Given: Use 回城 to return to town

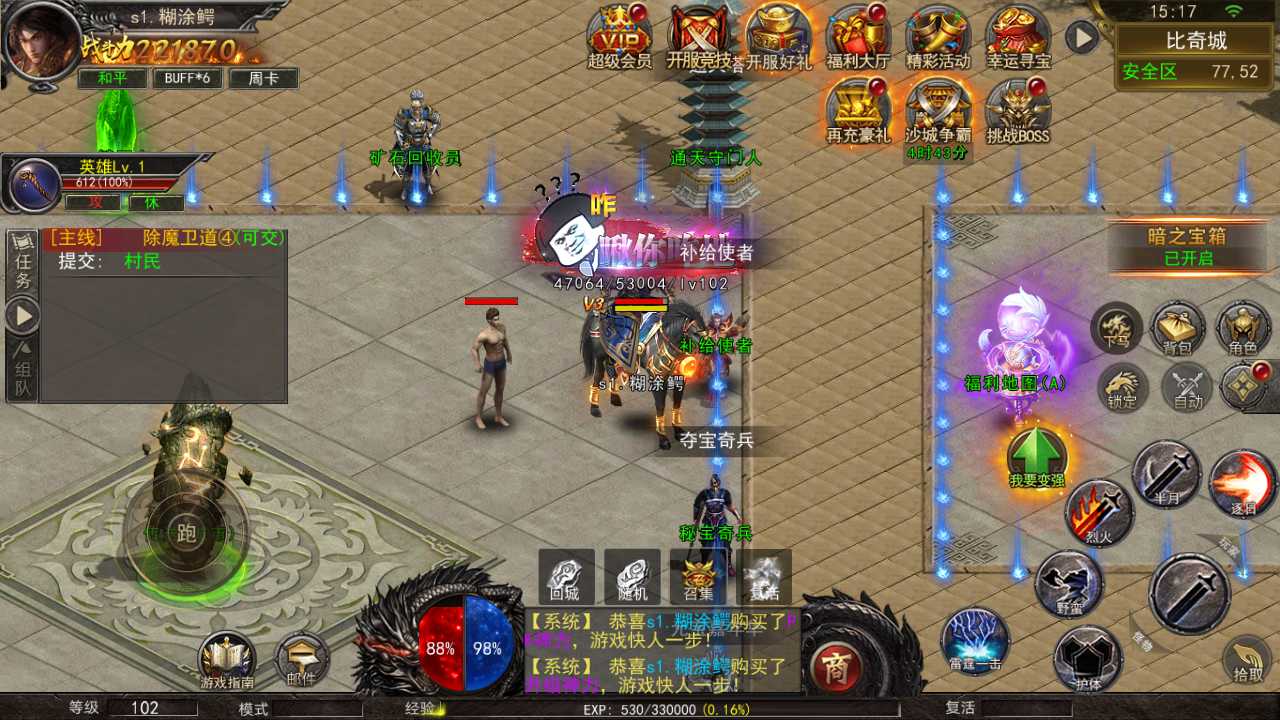Looking at the screenshot, I should click(x=565, y=577).
